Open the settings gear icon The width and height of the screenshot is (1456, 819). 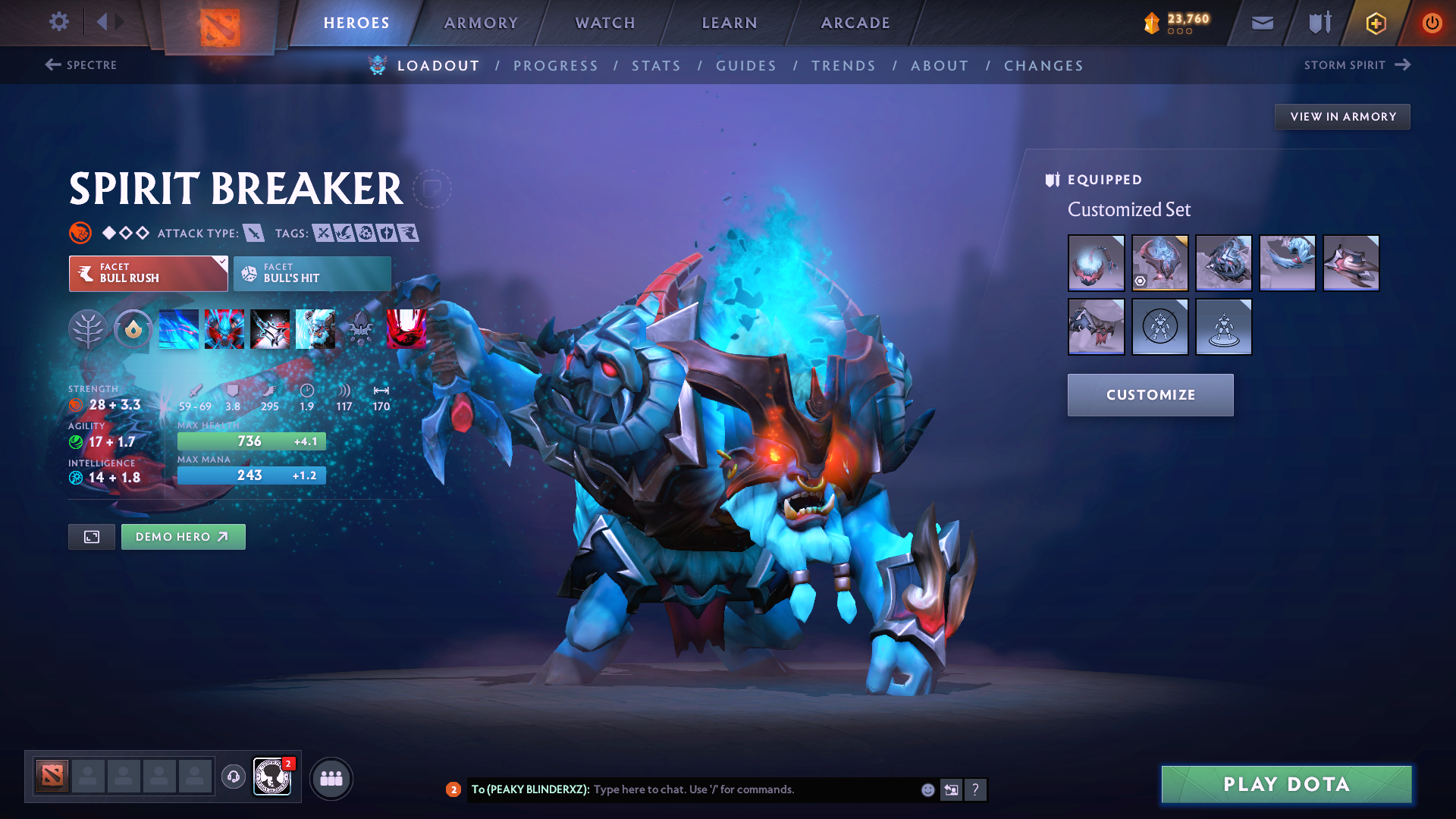(x=58, y=22)
